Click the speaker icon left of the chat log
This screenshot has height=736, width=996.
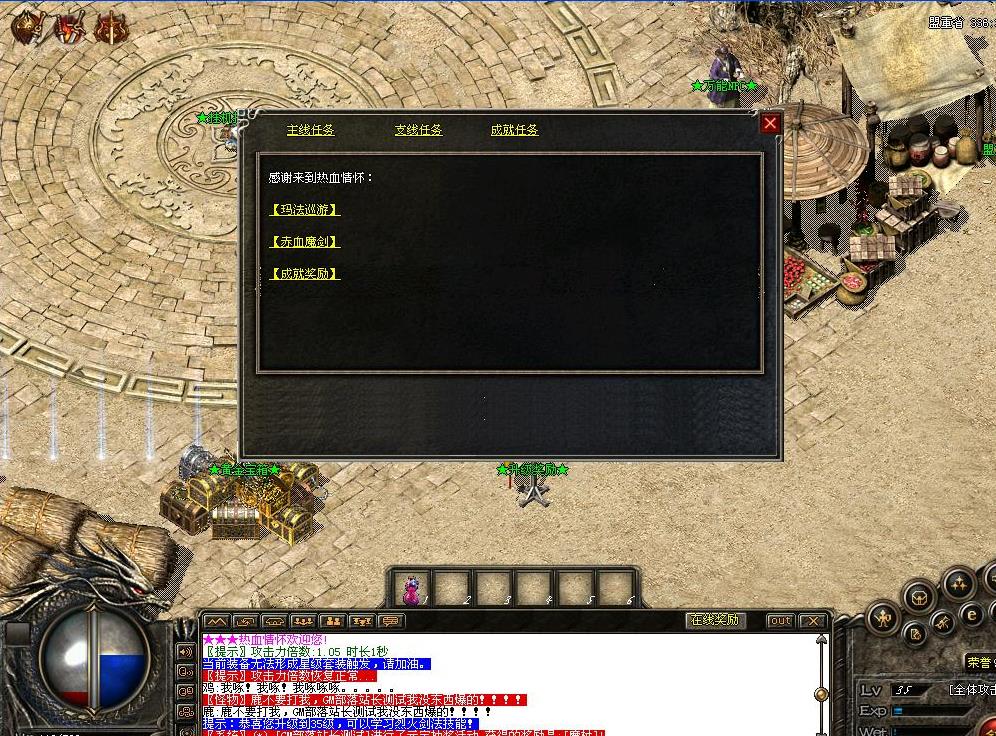[185, 651]
